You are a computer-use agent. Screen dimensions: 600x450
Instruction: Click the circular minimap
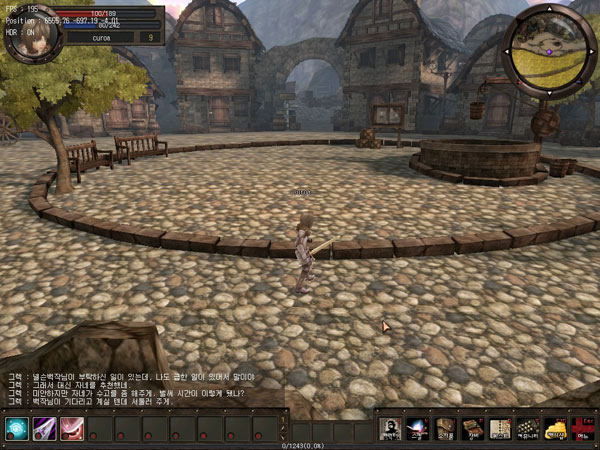pos(549,50)
